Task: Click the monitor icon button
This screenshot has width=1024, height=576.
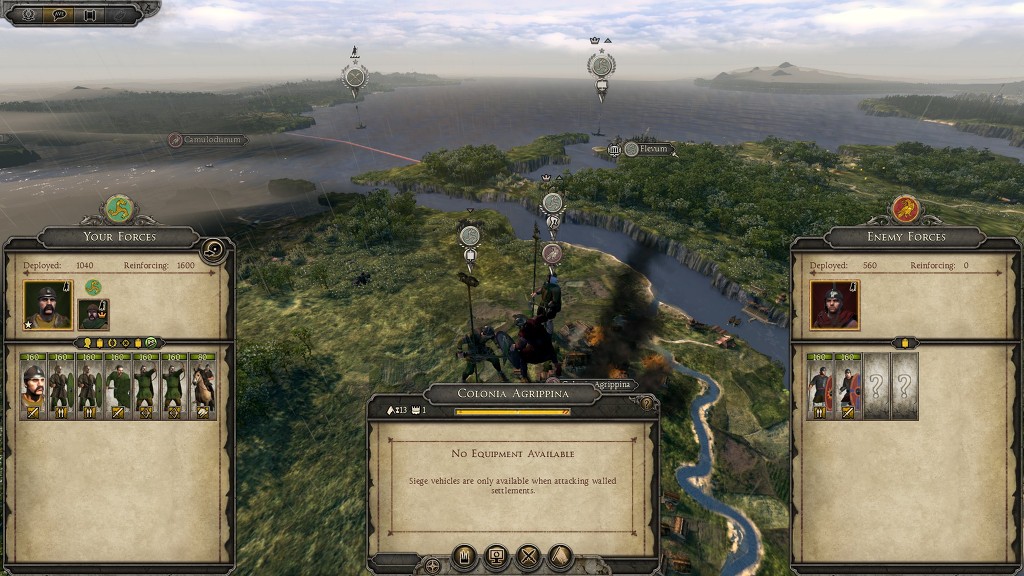Action: coord(496,556)
